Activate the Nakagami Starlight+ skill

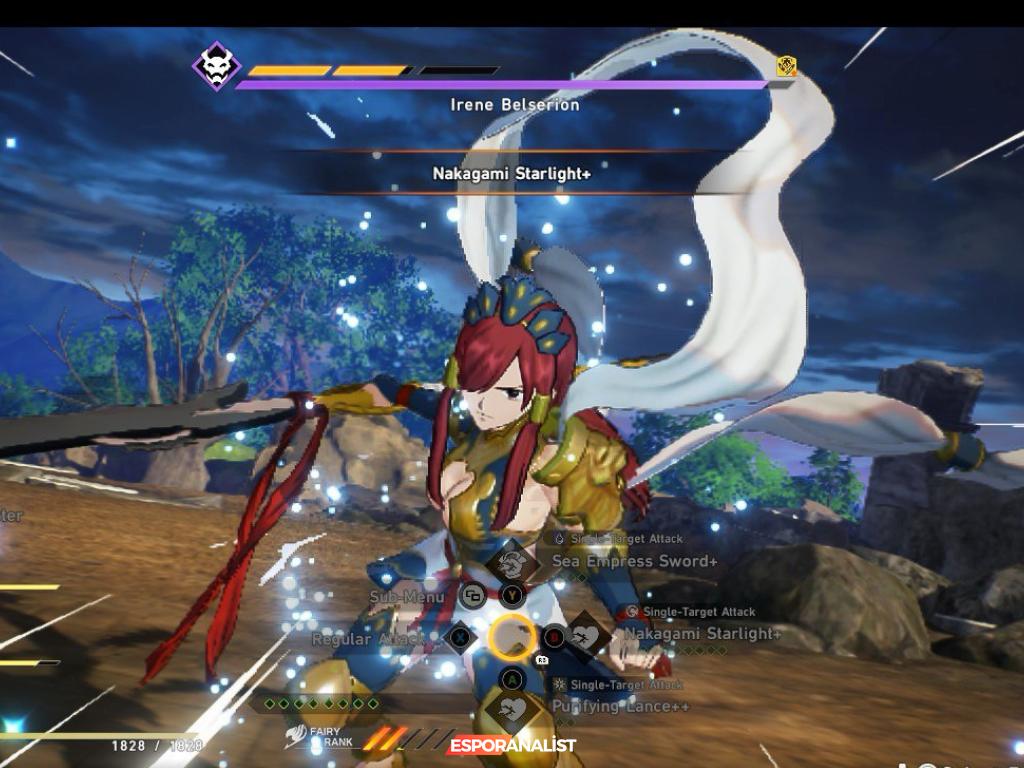pyautogui.click(x=585, y=635)
